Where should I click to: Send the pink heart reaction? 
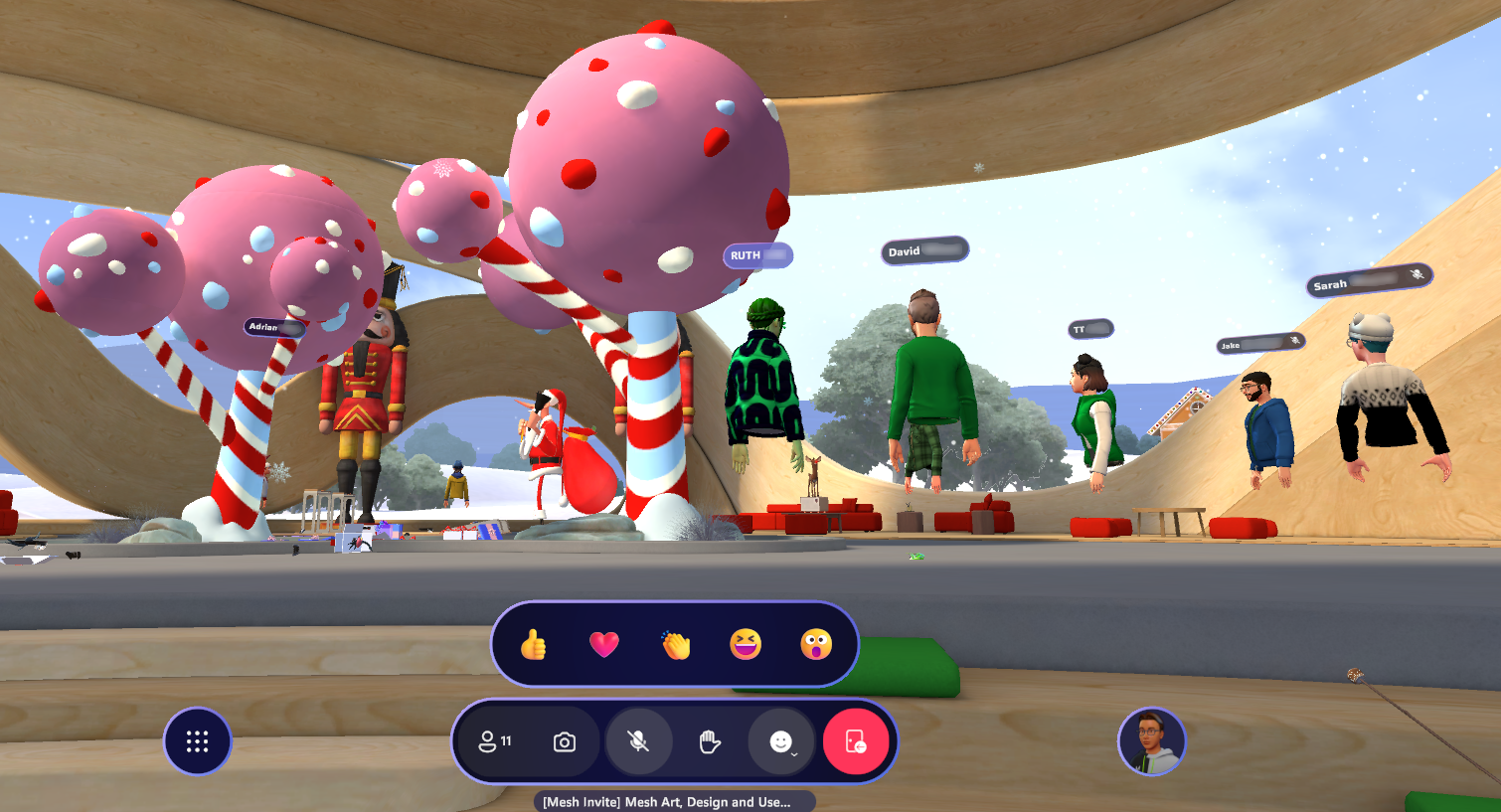tap(604, 645)
